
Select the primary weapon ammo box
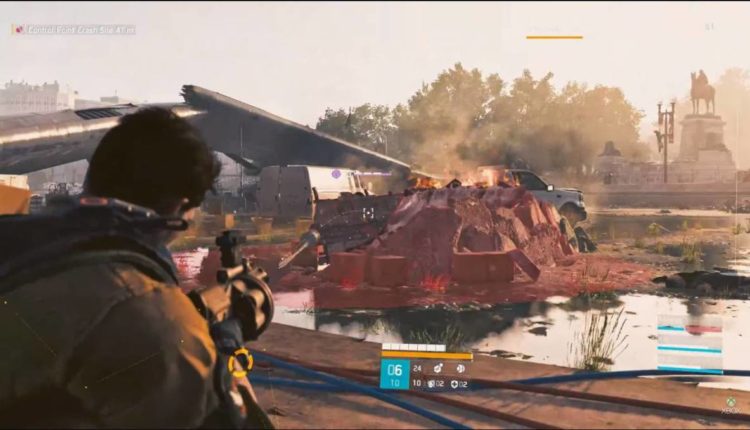point(394,373)
